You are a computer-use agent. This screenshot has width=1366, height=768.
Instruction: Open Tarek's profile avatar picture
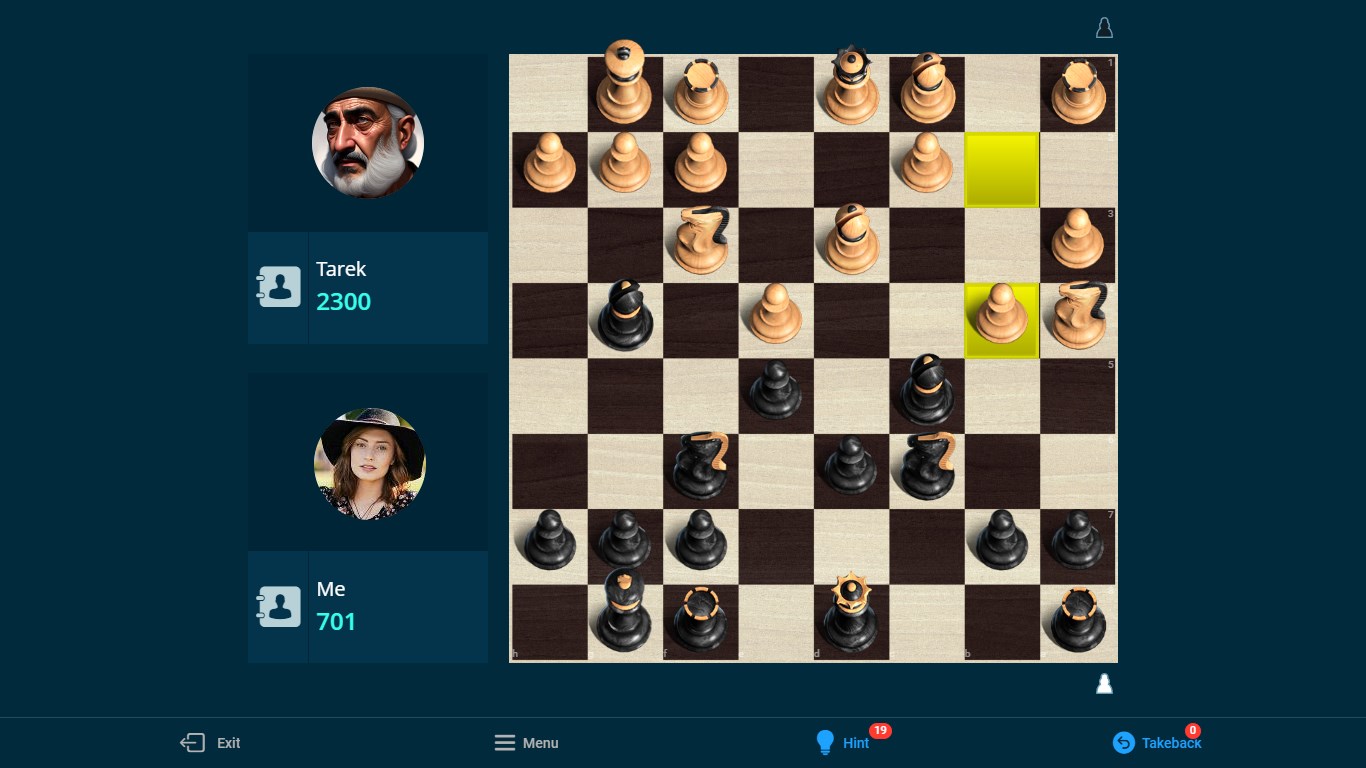click(367, 142)
